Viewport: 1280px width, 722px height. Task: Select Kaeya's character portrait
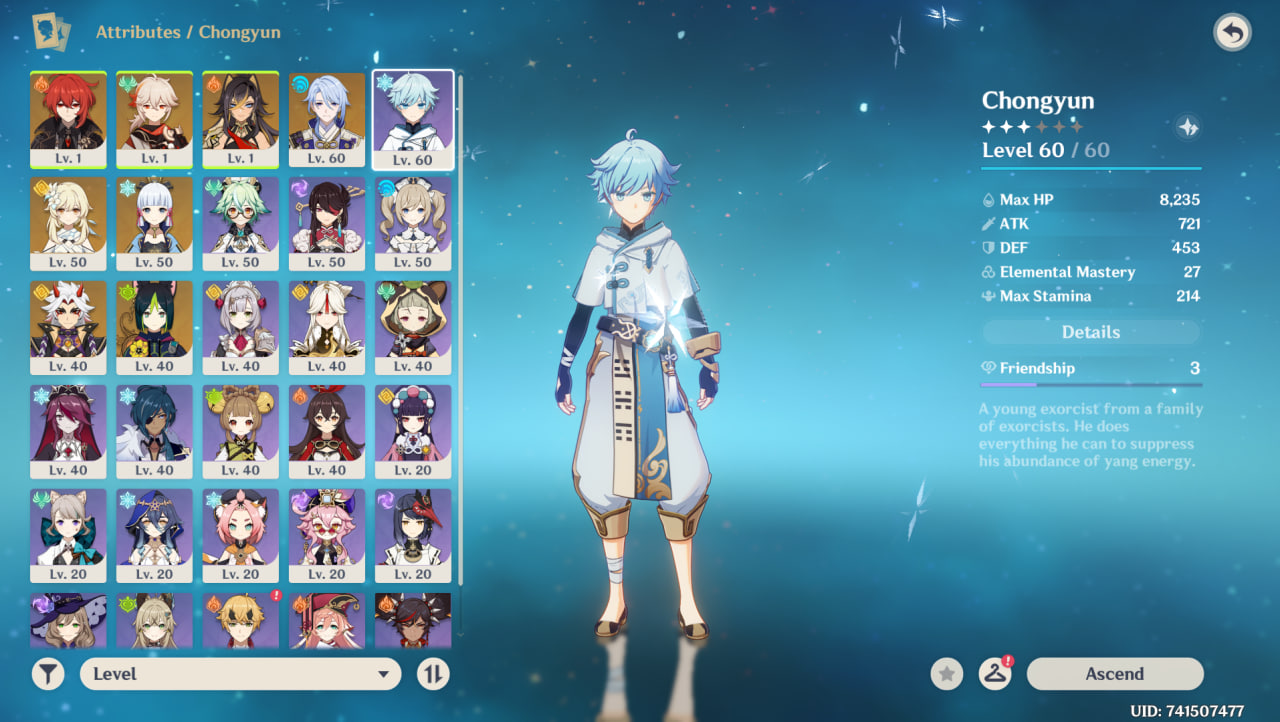[x=154, y=430]
